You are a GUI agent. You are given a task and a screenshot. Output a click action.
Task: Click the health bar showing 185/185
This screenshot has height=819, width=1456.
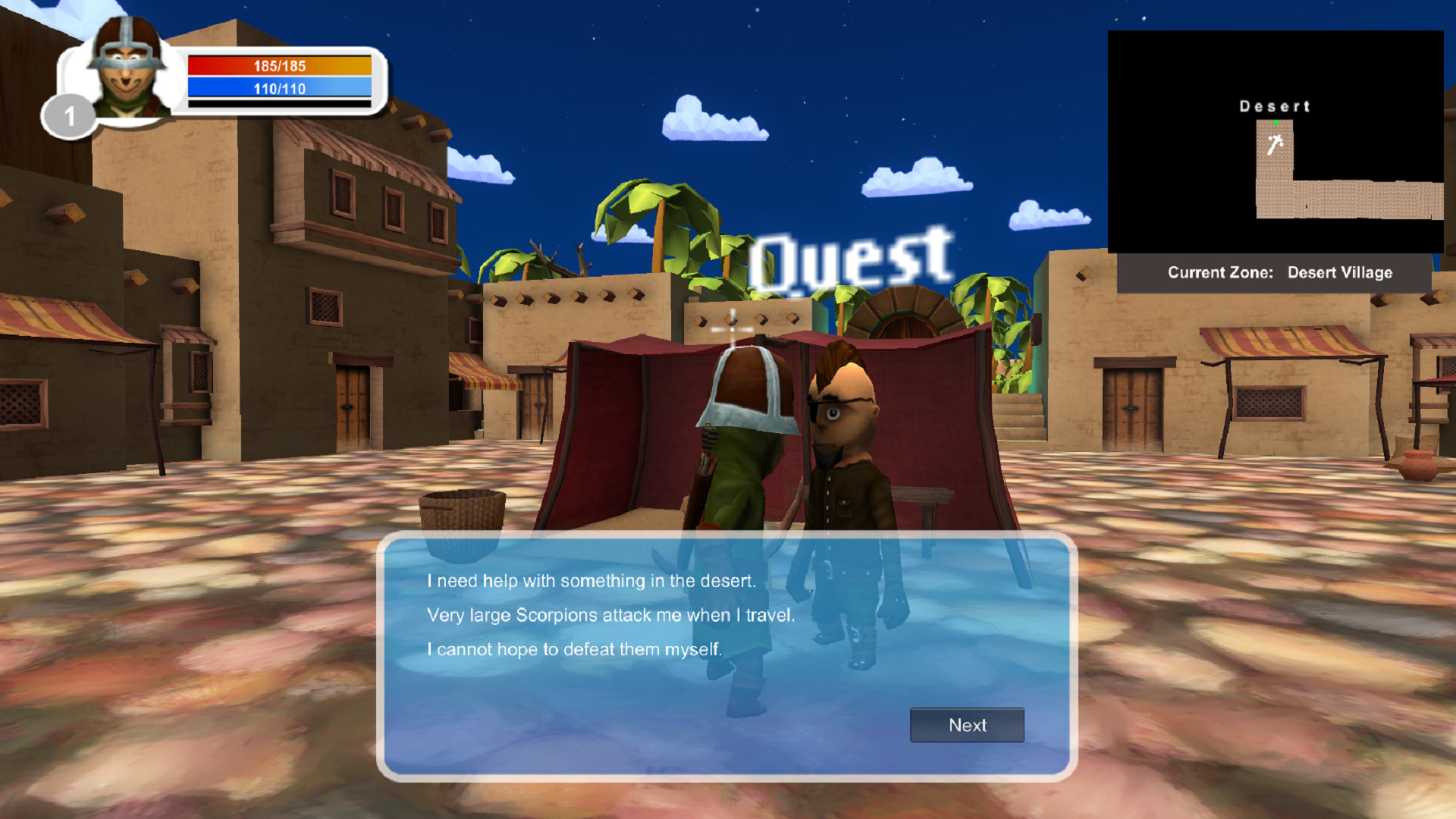(279, 66)
